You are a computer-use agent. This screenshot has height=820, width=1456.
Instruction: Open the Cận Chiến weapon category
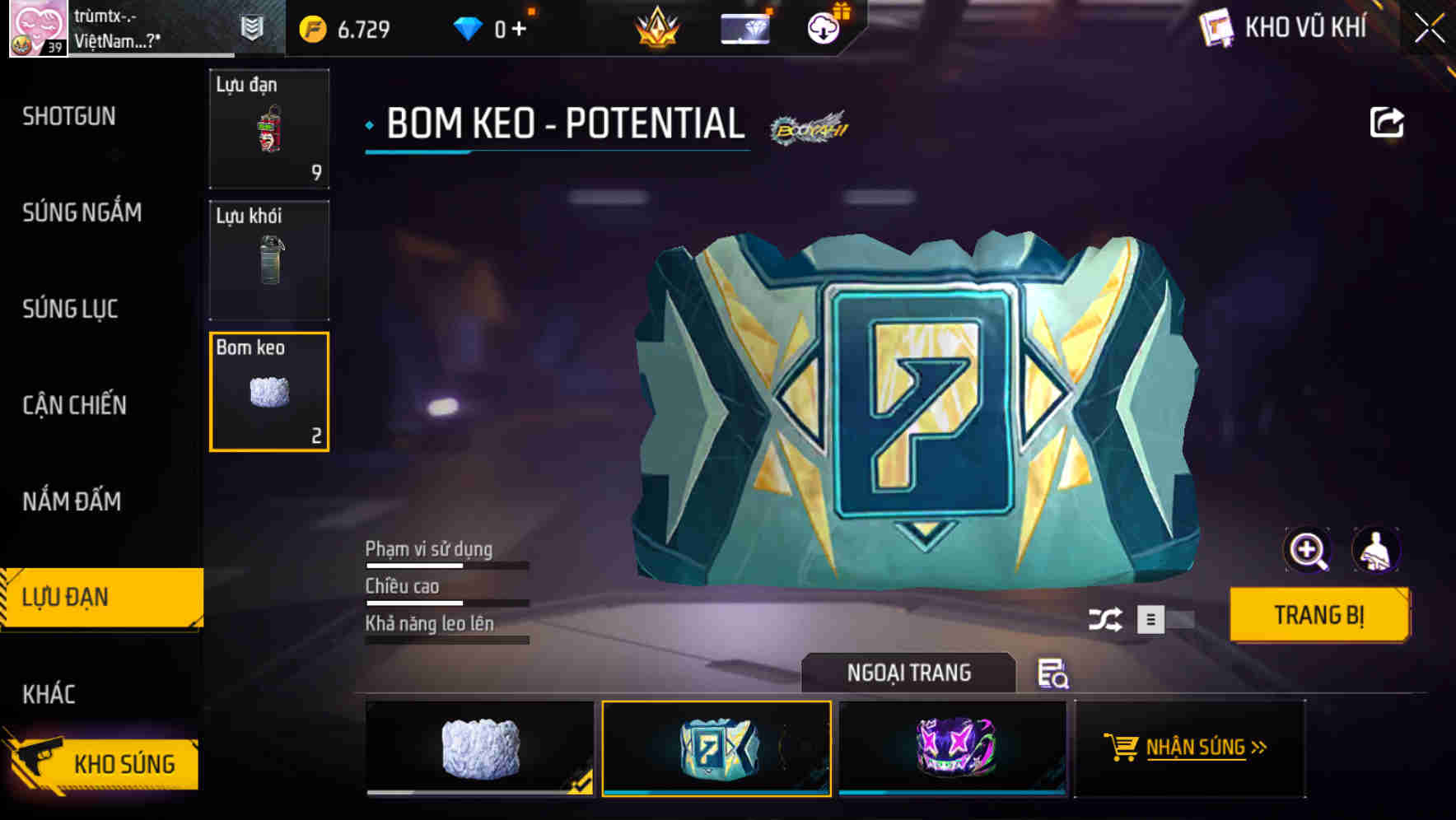pyautogui.click(x=72, y=406)
